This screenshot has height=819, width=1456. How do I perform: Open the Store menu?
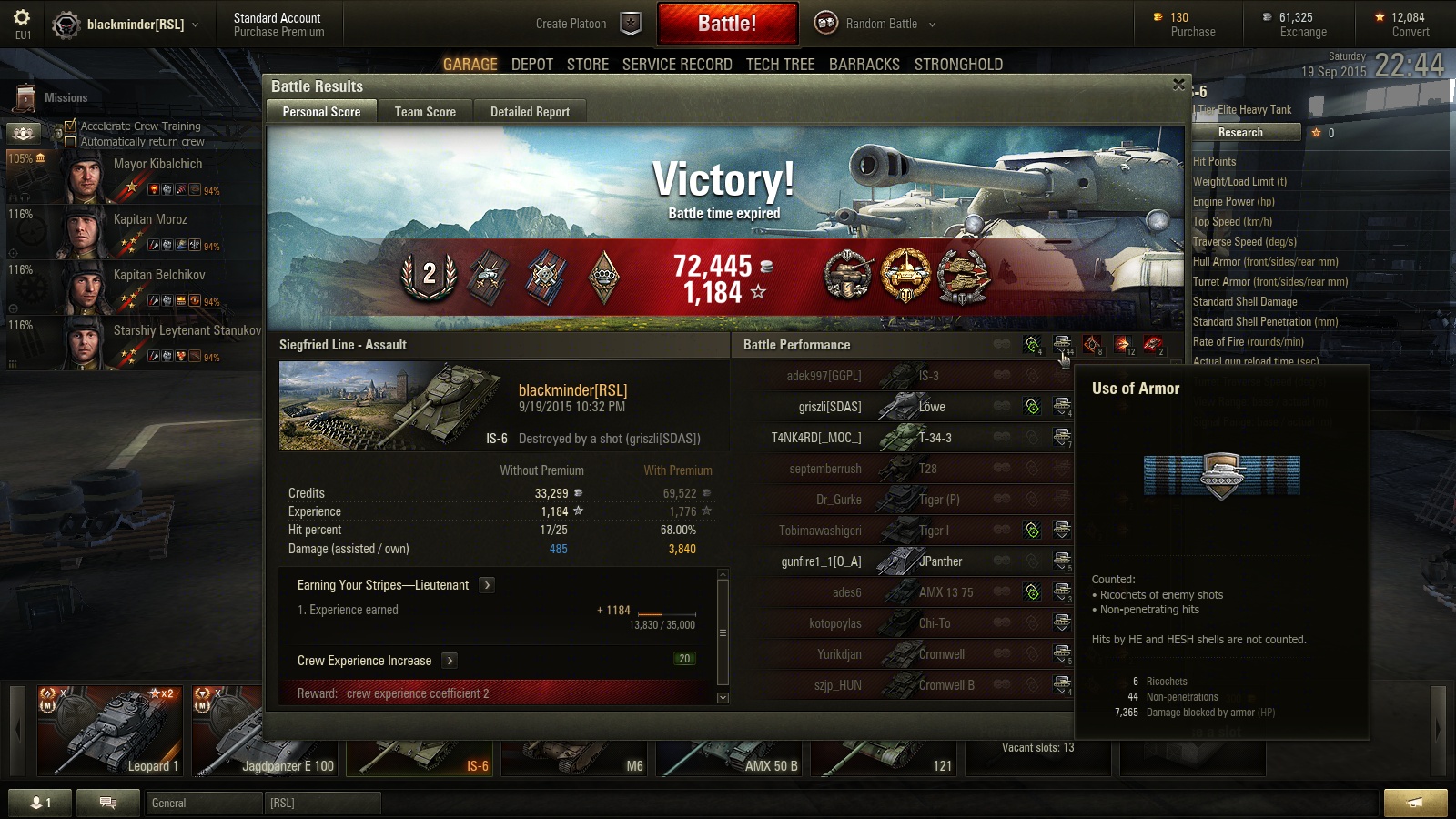pos(587,65)
